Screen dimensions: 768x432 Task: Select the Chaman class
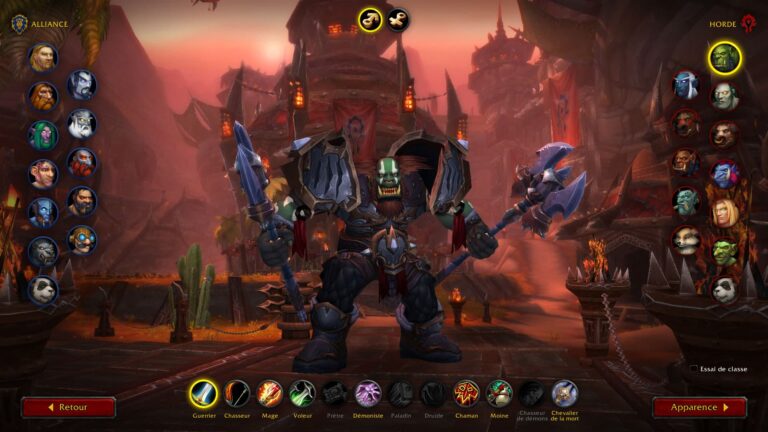click(x=466, y=393)
